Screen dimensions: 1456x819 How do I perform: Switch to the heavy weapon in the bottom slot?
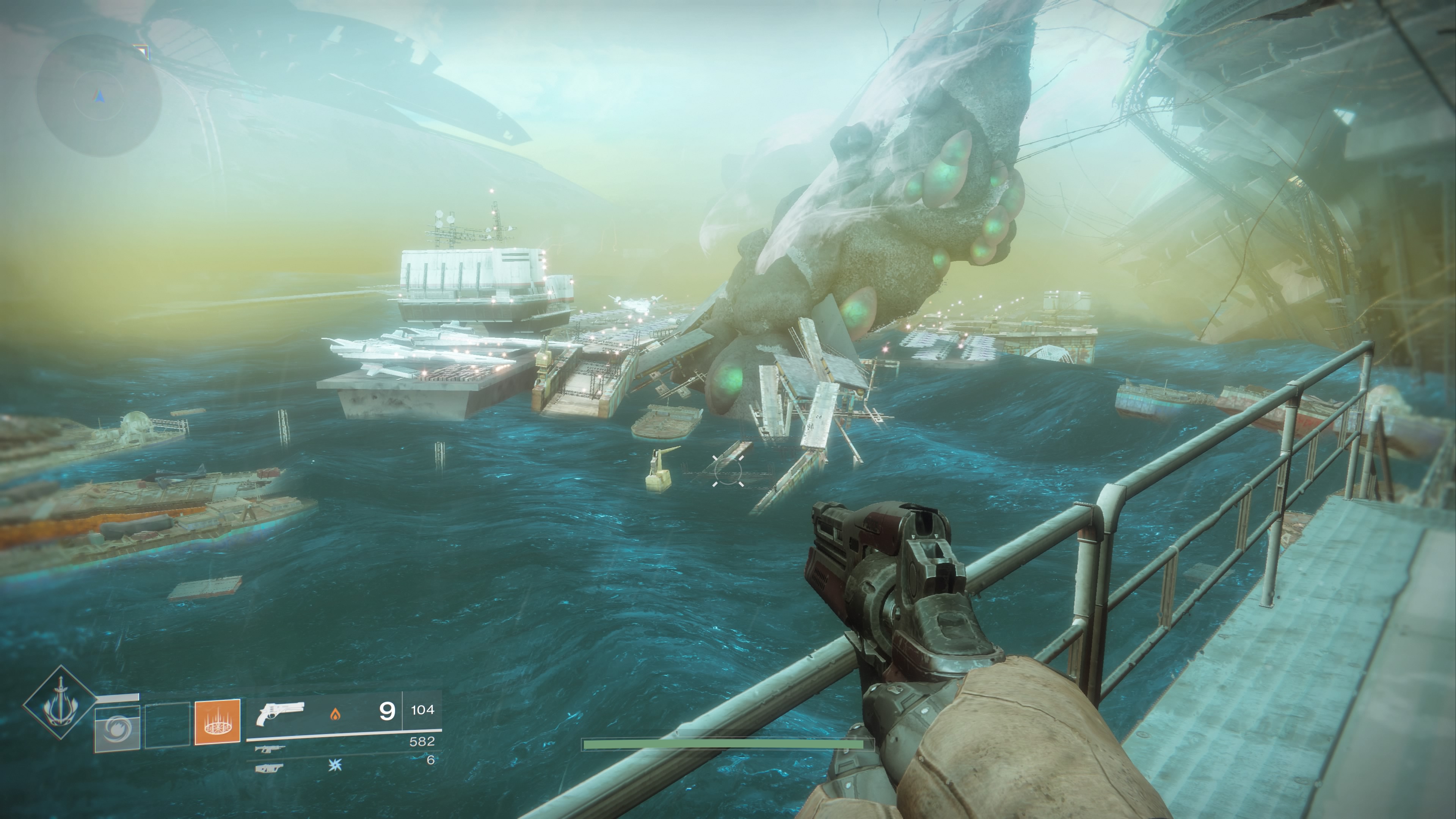tap(268, 767)
